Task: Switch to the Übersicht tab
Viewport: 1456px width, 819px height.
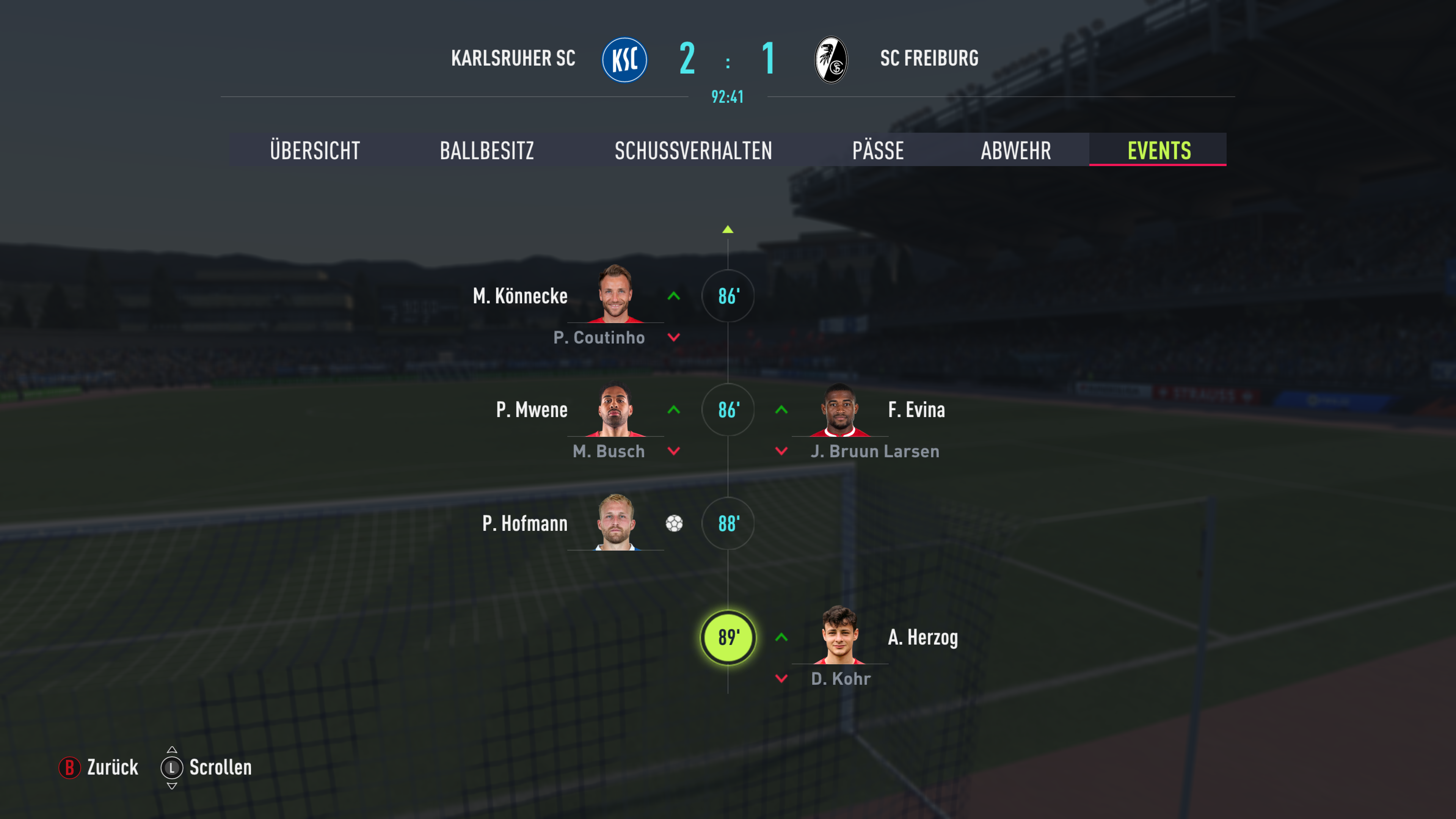Action: (x=315, y=151)
